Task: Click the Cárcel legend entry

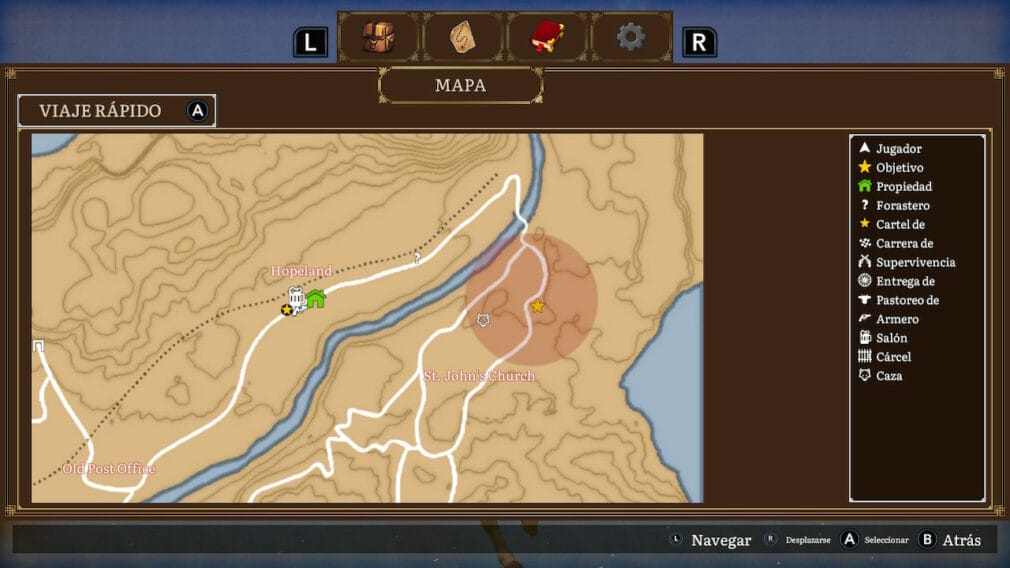Action: [893, 357]
